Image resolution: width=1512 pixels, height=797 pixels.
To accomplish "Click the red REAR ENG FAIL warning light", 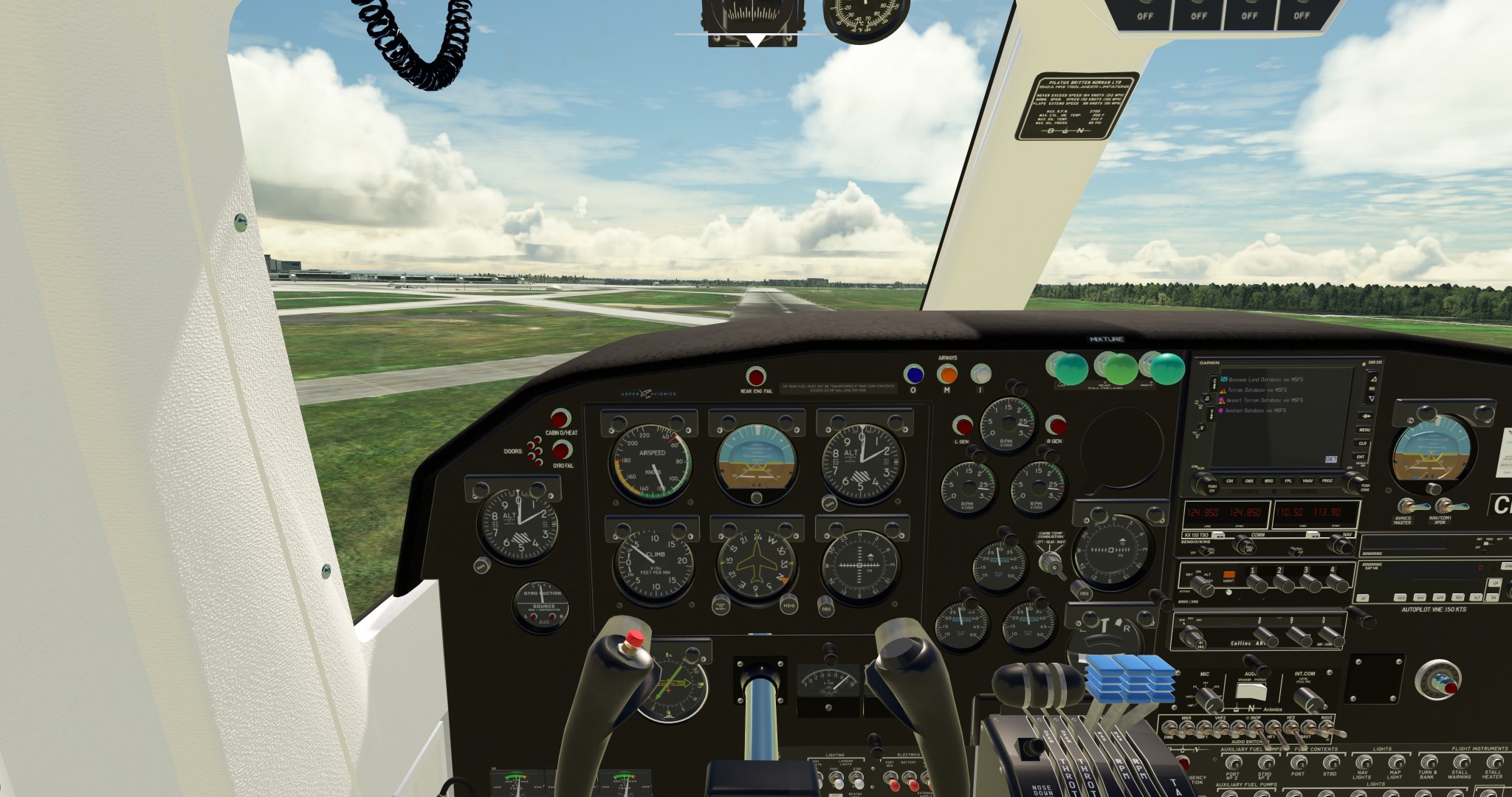I will tap(756, 376).
